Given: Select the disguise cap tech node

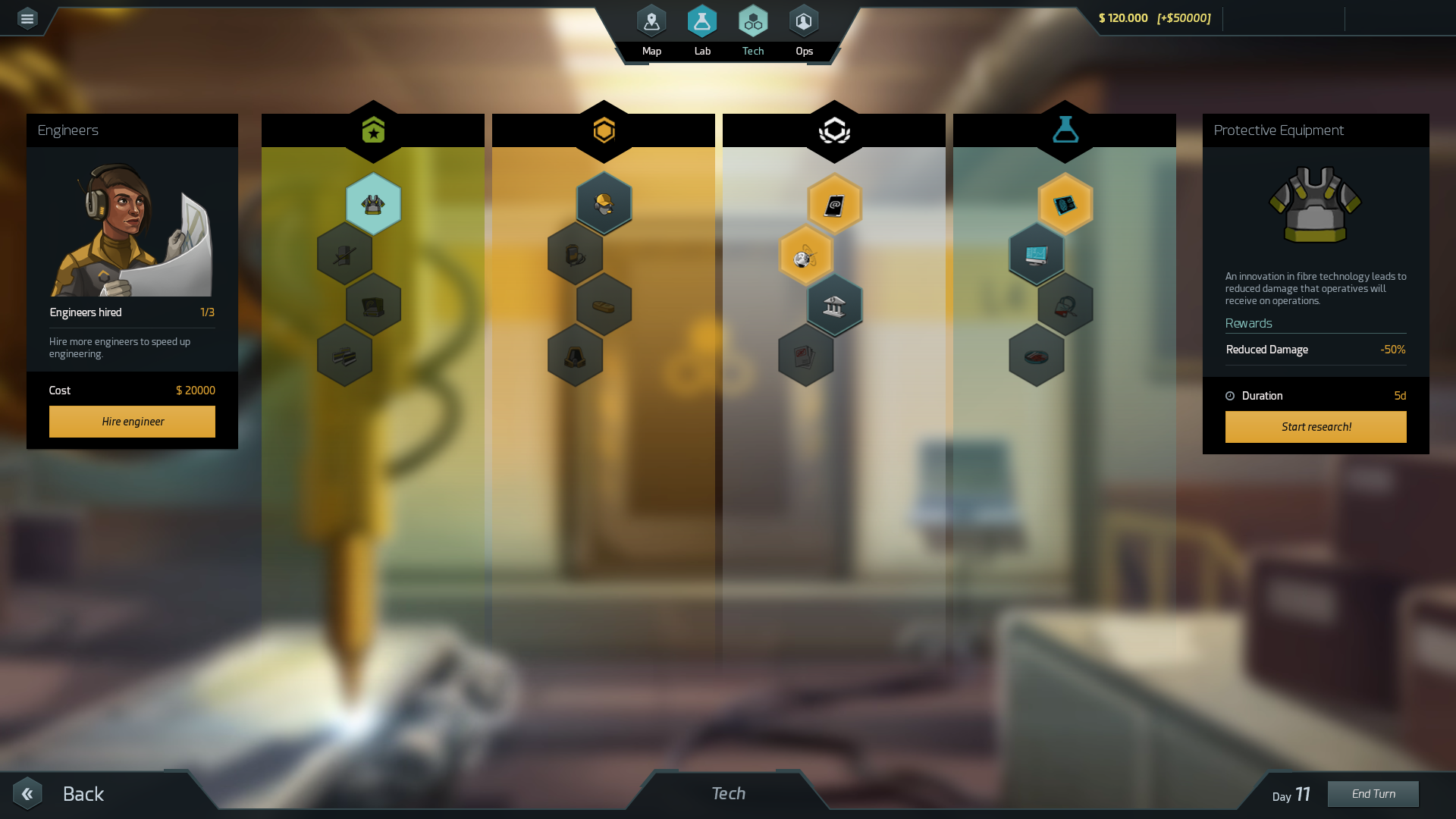Looking at the screenshot, I should point(604,202).
